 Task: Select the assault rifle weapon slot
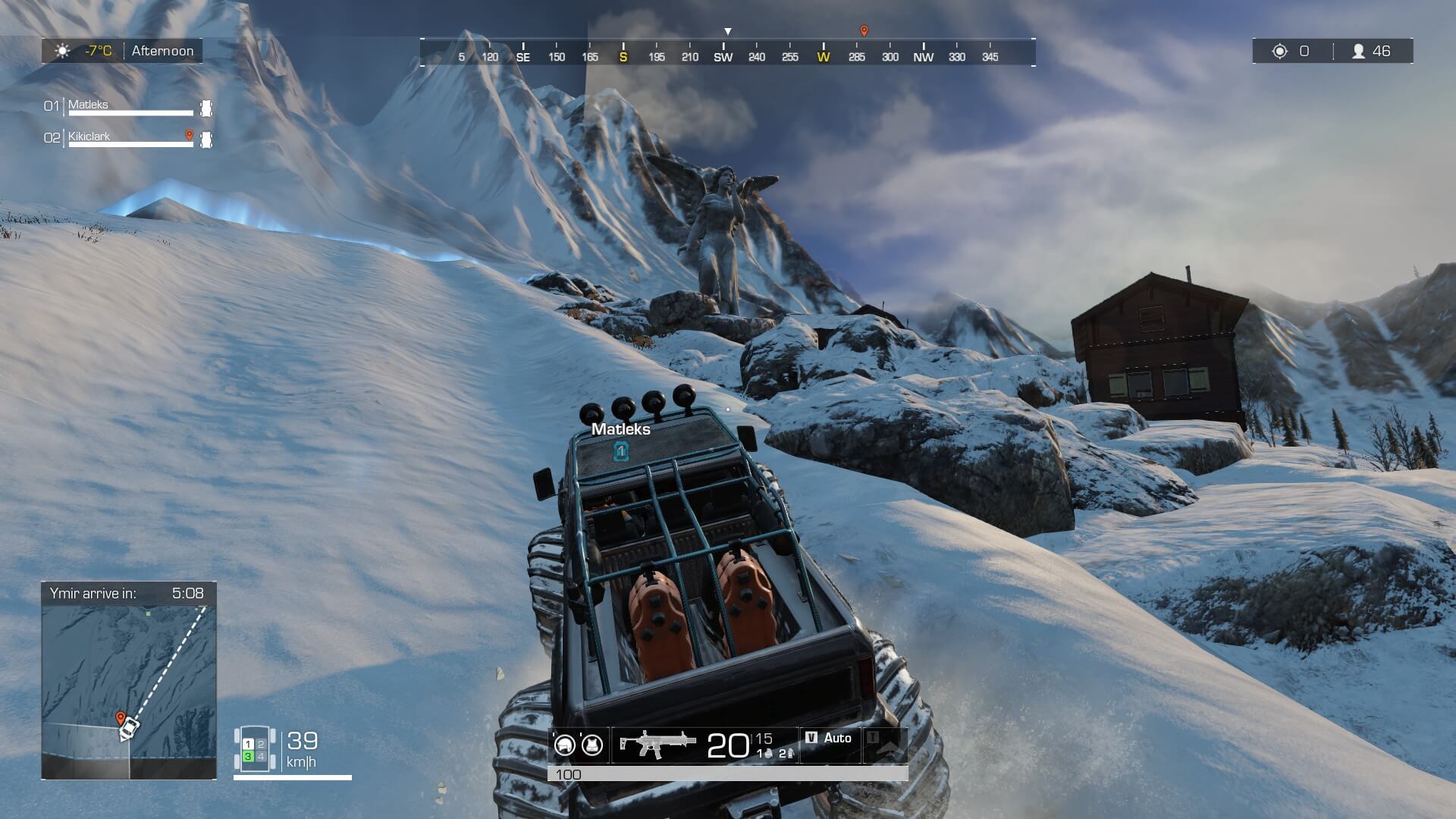tap(654, 744)
